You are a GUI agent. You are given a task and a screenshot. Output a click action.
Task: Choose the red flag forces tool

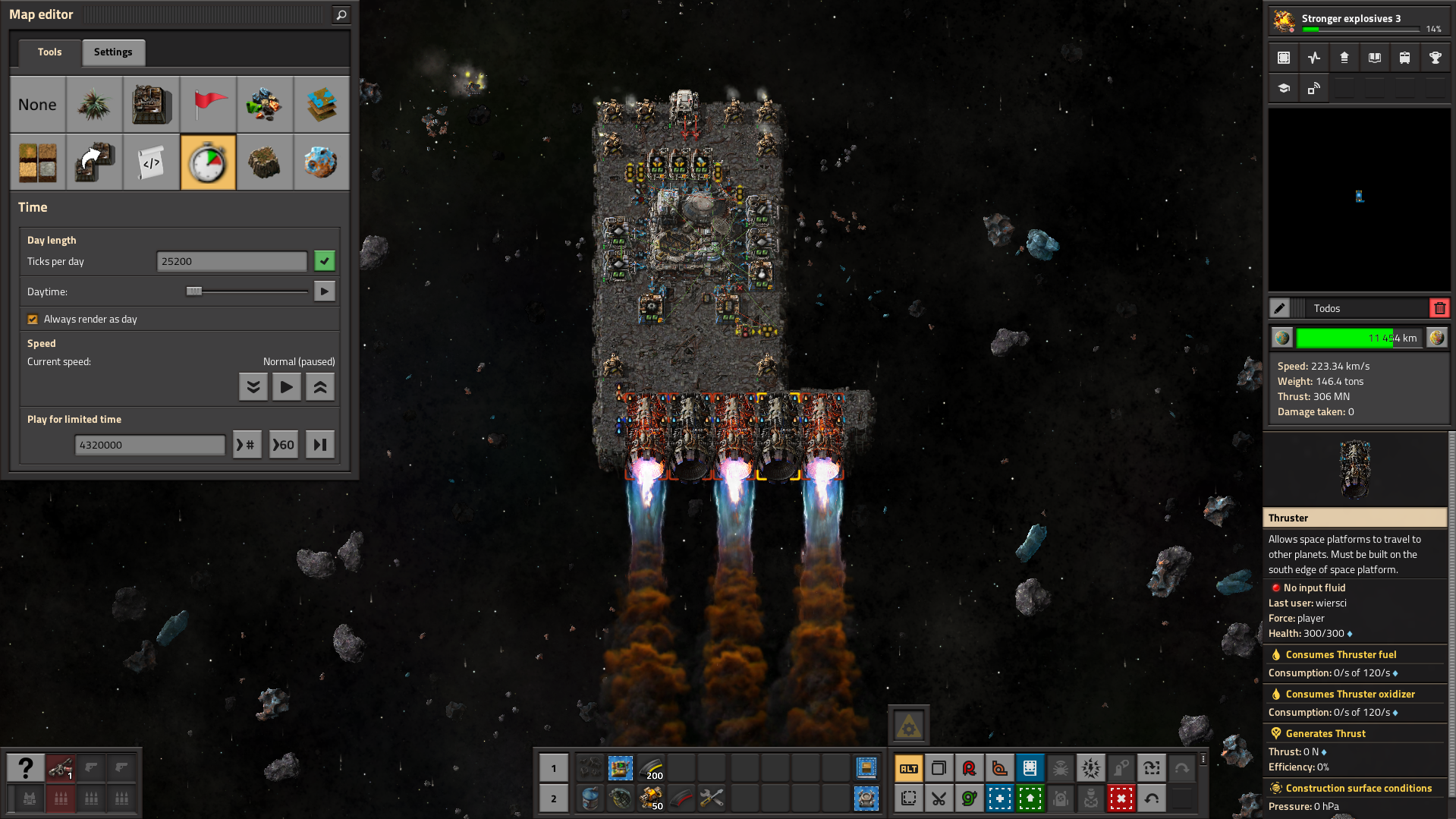click(209, 105)
